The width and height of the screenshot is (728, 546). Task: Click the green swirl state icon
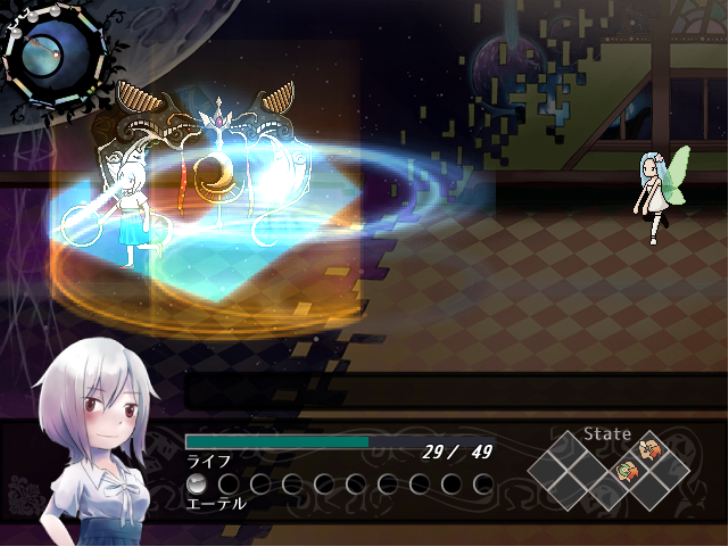click(x=627, y=470)
